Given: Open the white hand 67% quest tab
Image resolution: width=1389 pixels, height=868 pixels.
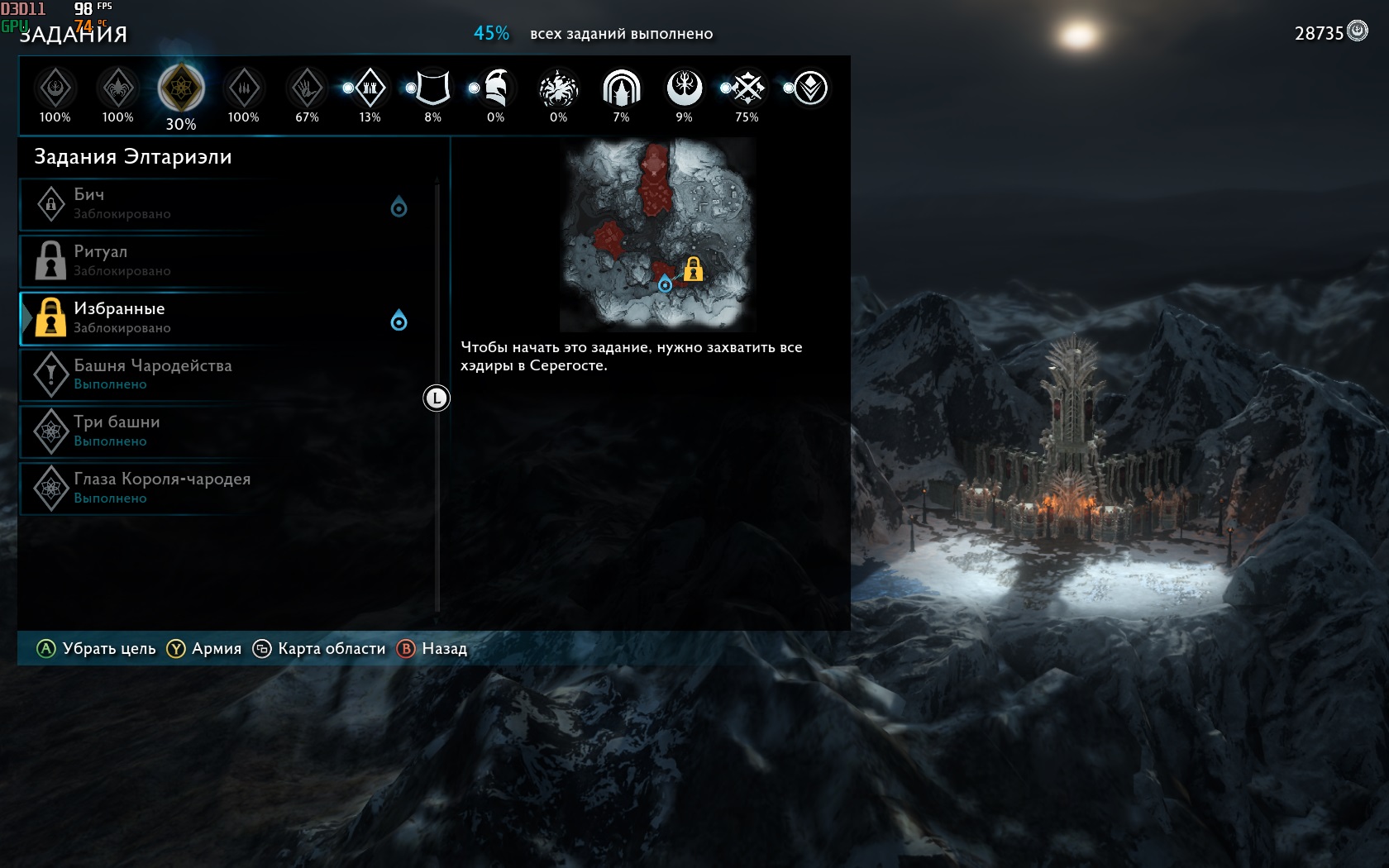Looking at the screenshot, I should click(307, 88).
